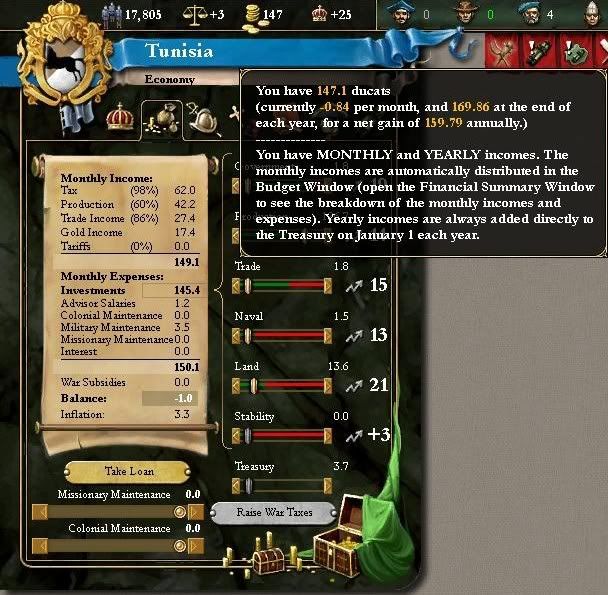Click the Raise War Taxes button
This screenshot has height=595, width=608.
coord(274,512)
